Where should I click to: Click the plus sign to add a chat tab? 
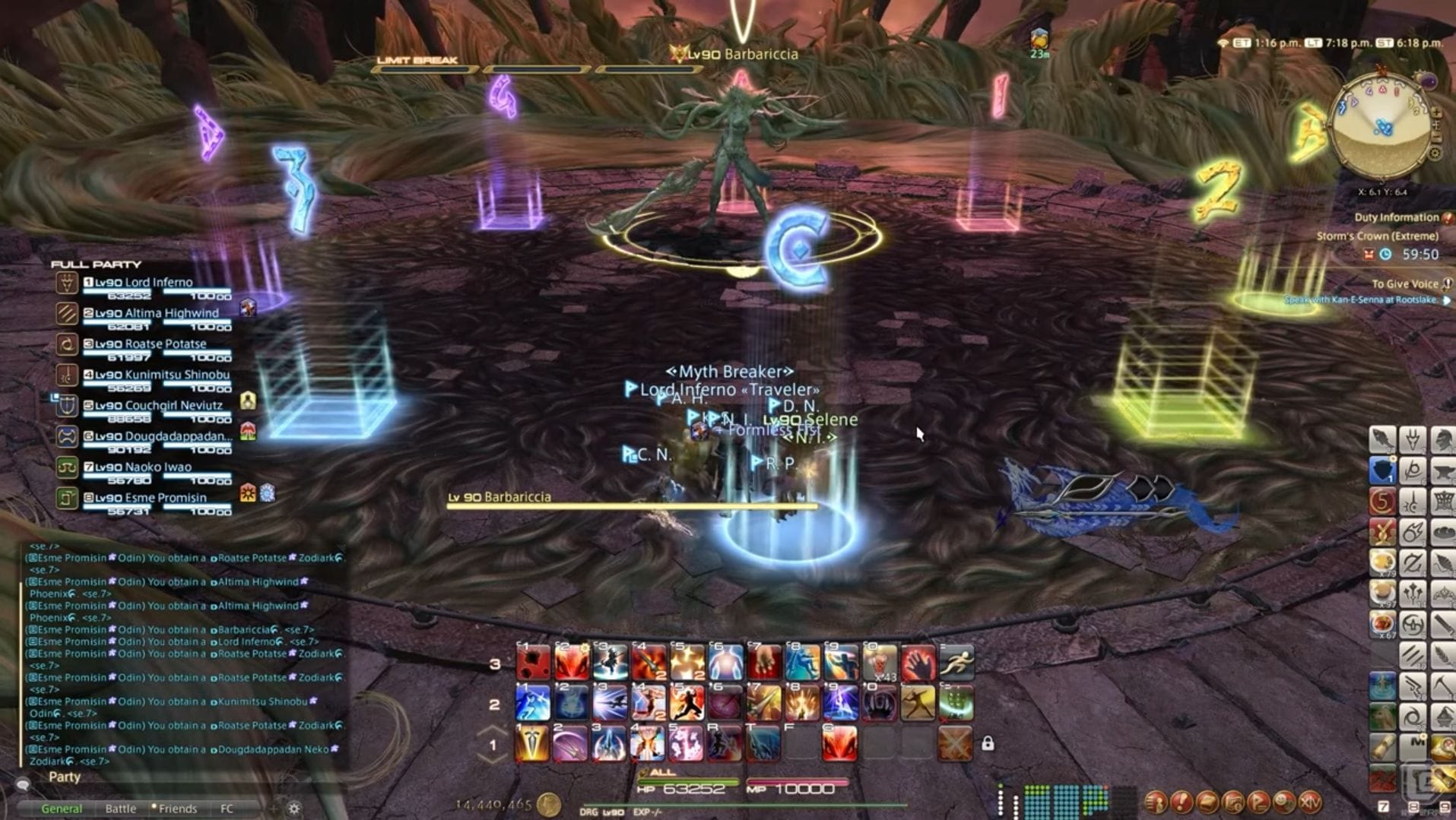pos(272,809)
